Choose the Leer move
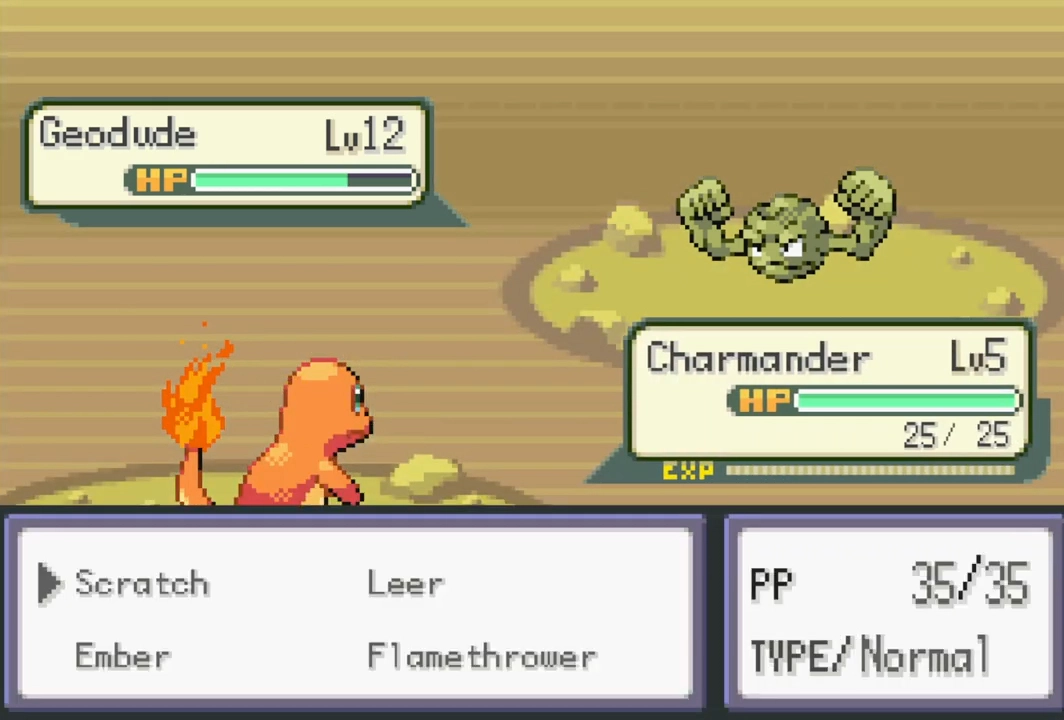Screen dimensions: 1064x720 point(405,583)
